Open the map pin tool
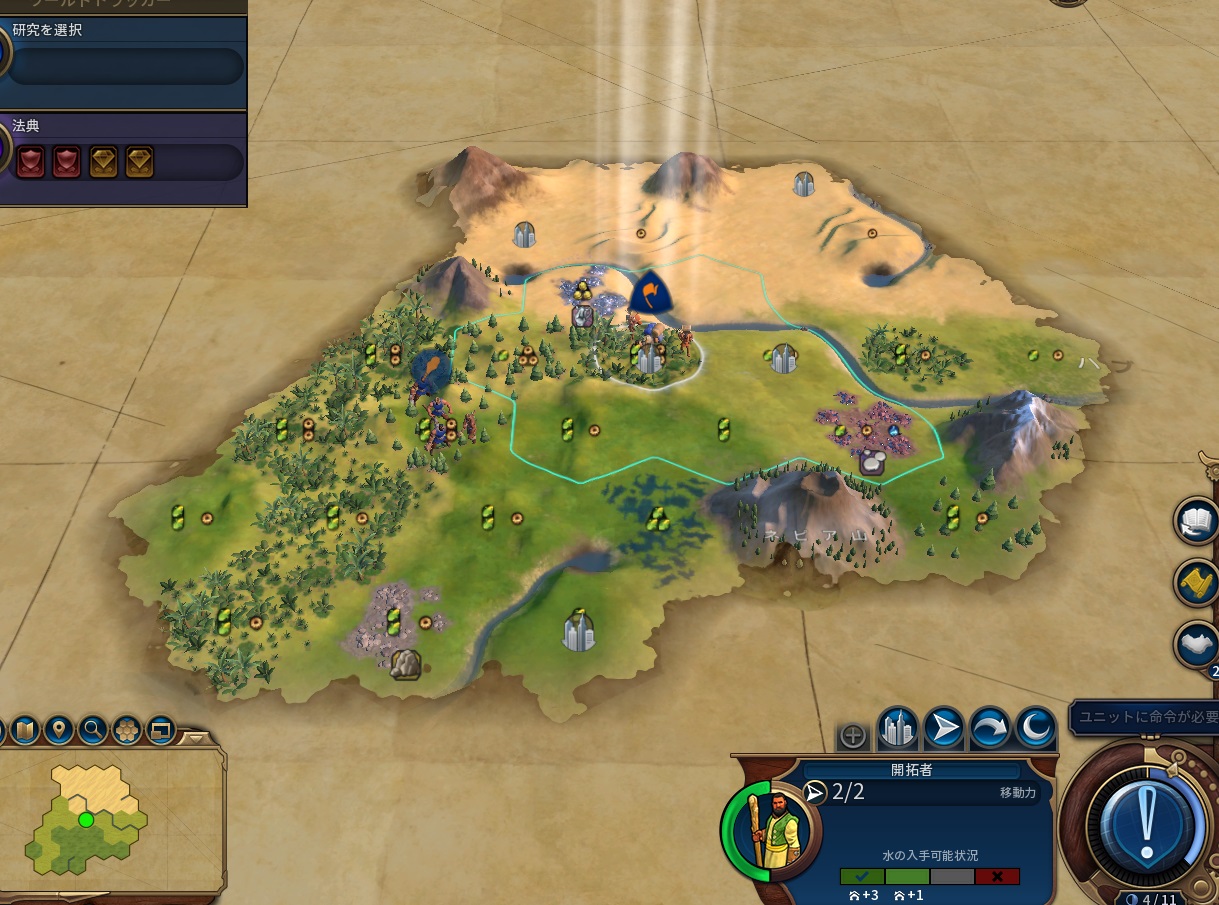 pyautogui.click(x=58, y=730)
